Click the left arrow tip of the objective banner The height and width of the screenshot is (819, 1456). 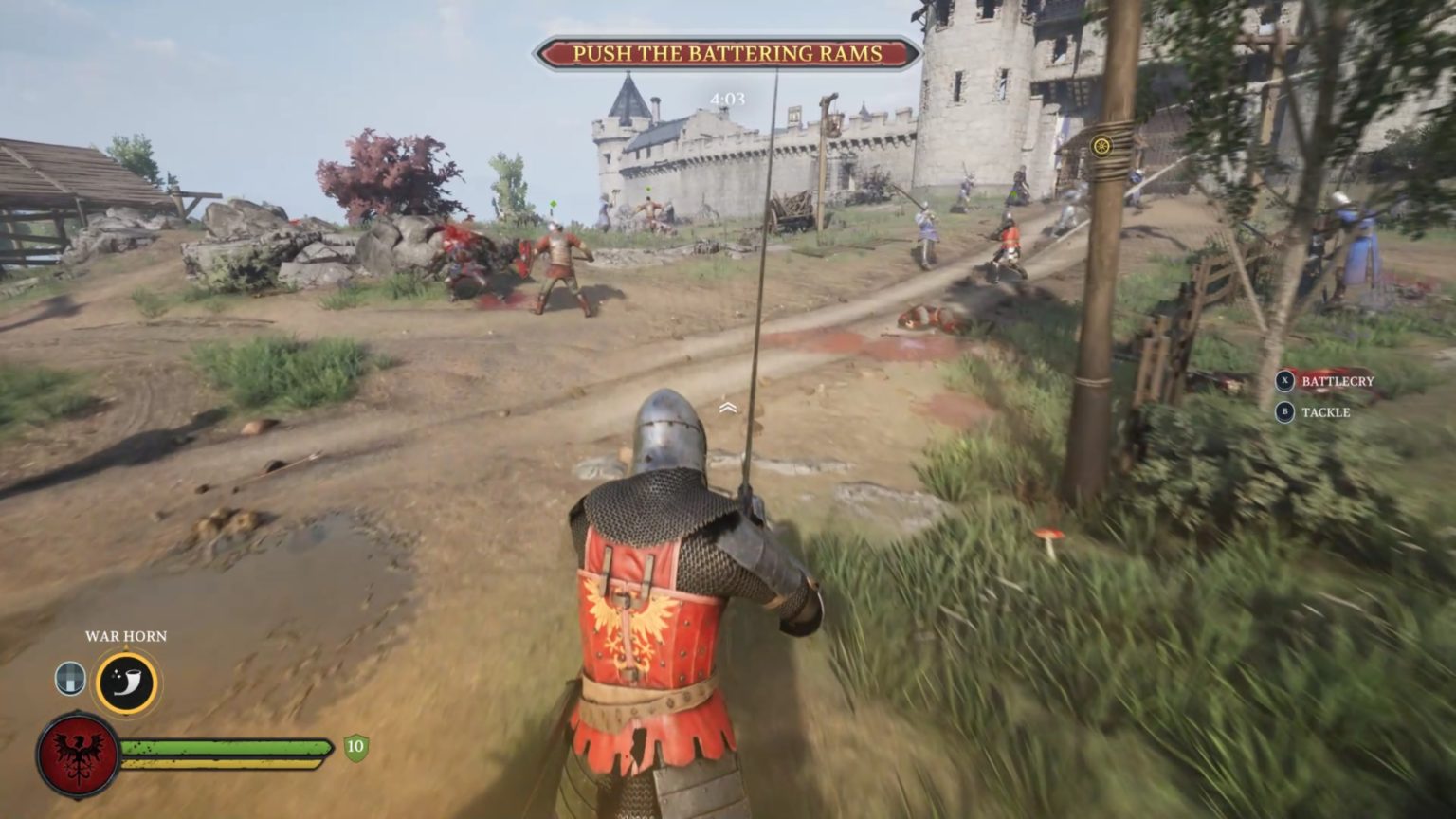coord(540,51)
